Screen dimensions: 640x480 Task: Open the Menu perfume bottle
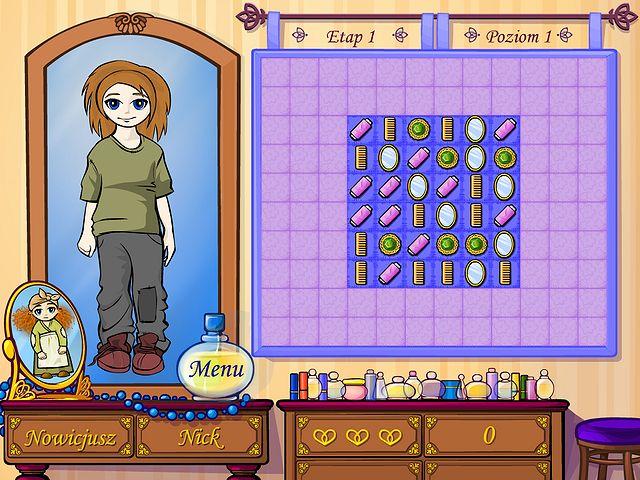pyautogui.click(x=215, y=368)
